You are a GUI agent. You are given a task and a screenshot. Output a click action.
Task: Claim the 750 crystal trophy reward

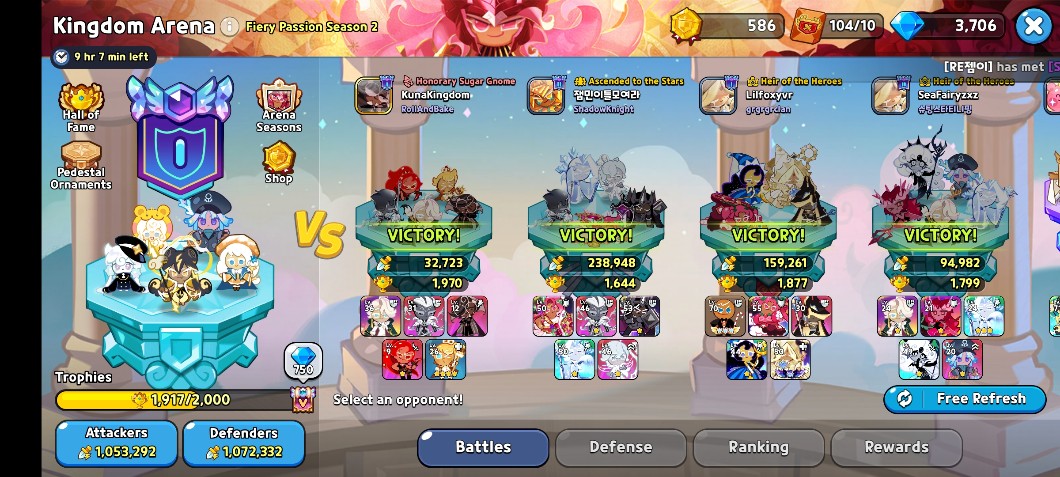pyautogui.click(x=303, y=361)
